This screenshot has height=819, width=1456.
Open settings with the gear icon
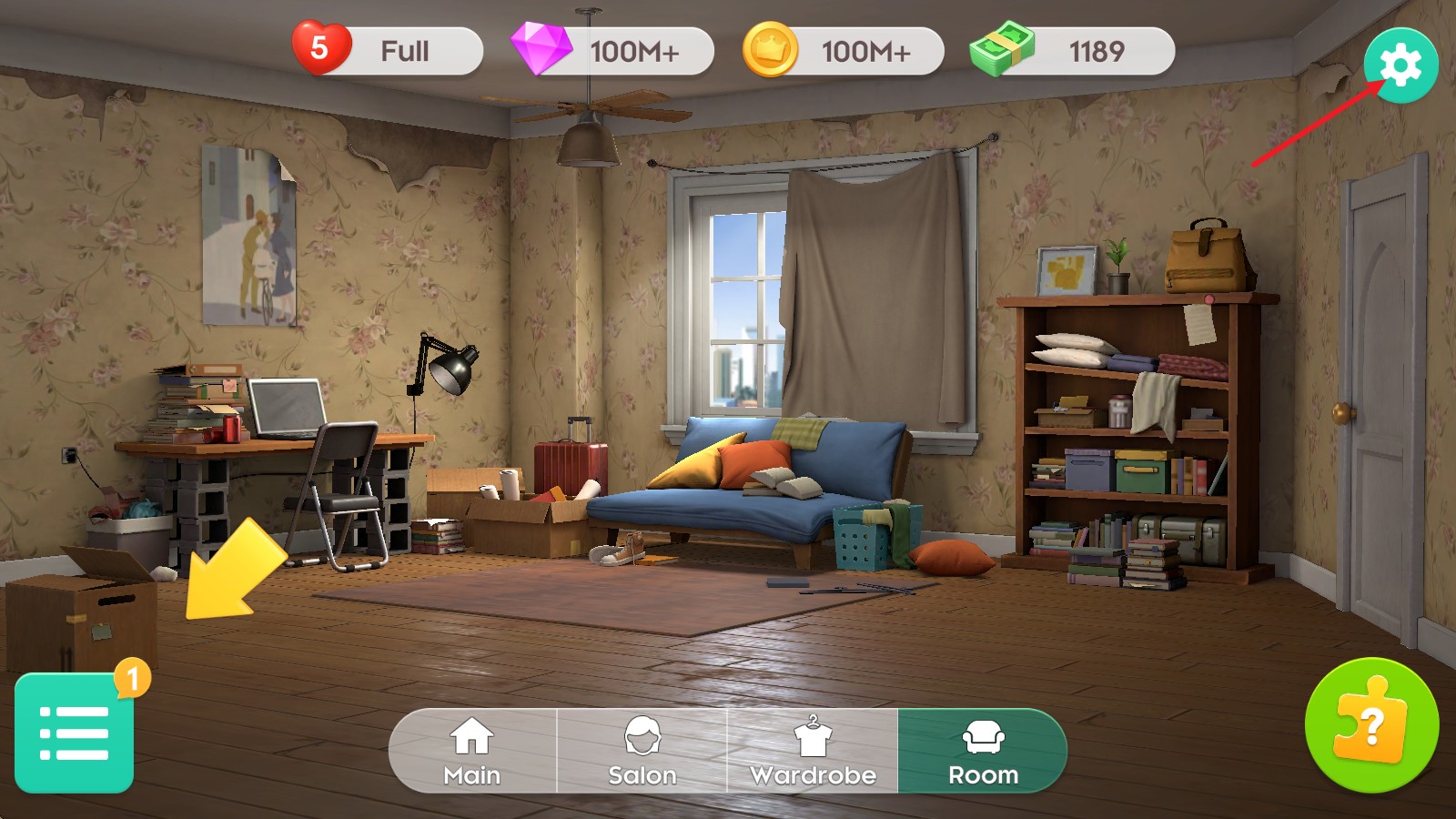(x=1400, y=66)
